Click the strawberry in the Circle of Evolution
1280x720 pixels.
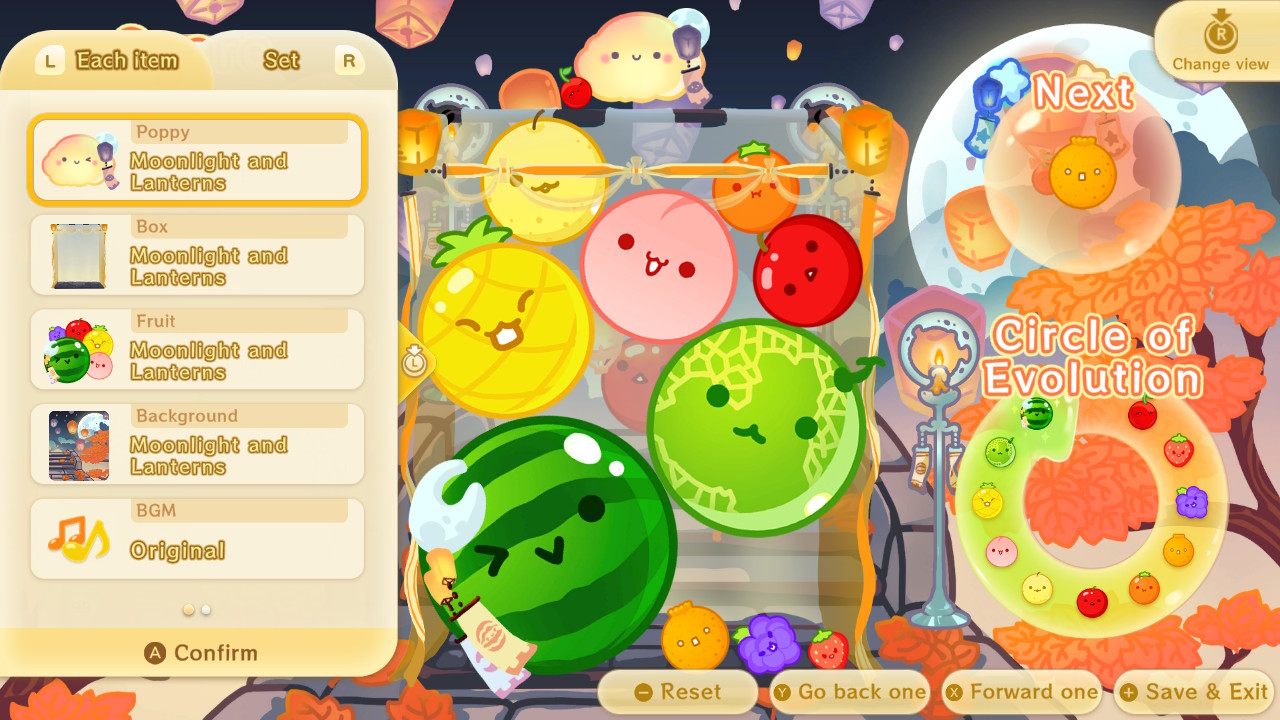pos(1178,450)
